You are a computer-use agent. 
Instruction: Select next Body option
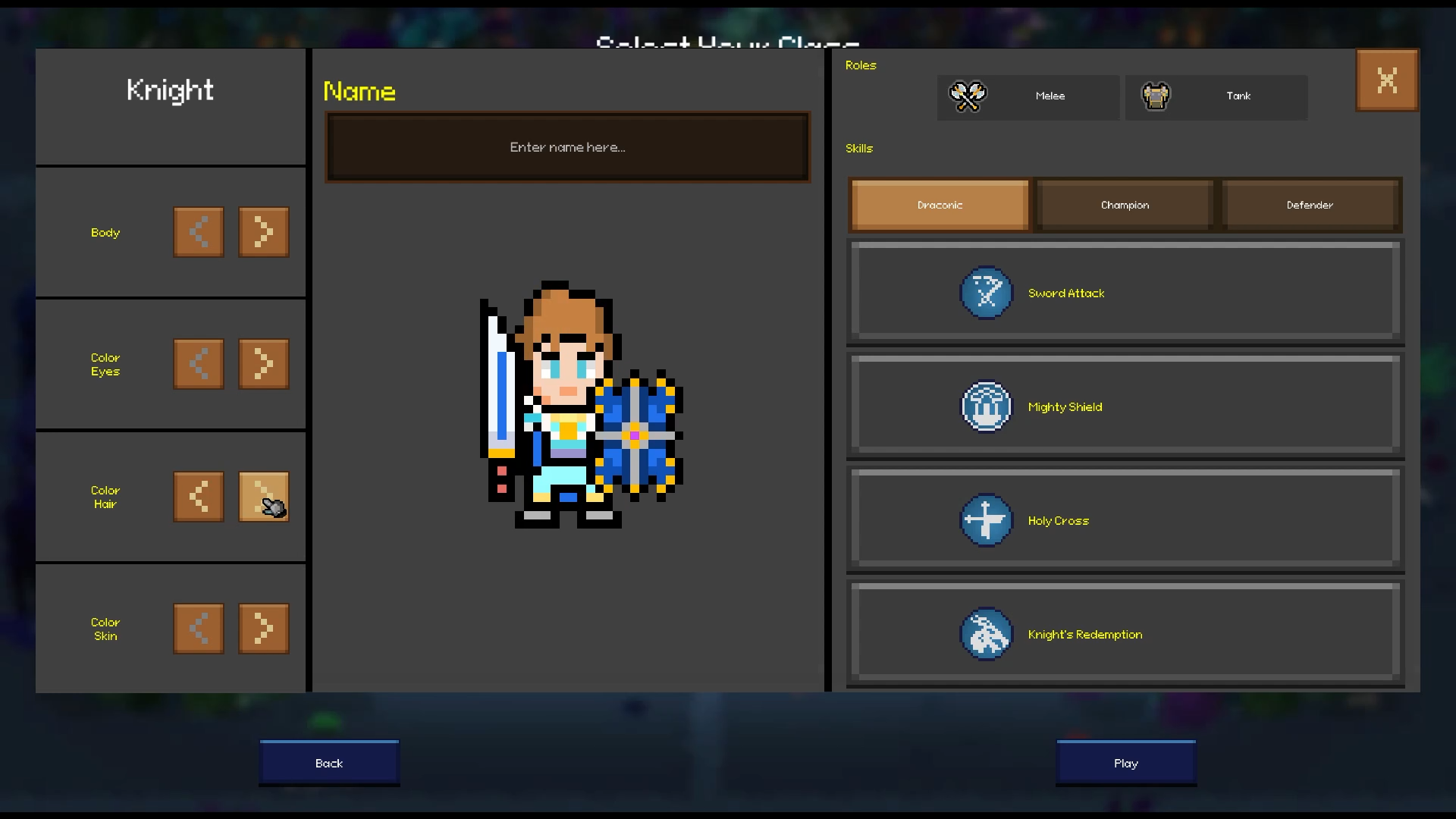(x=263, y=232)
